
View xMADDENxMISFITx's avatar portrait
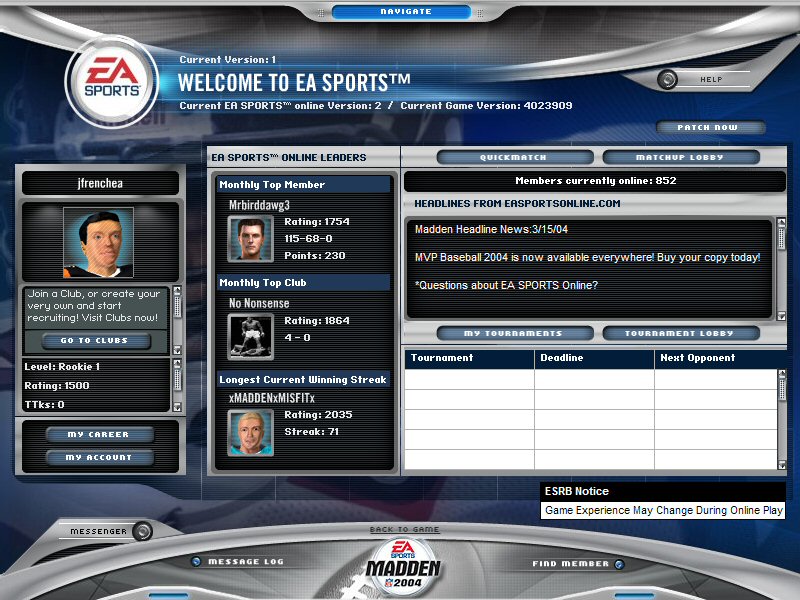(x=251, y=432)
